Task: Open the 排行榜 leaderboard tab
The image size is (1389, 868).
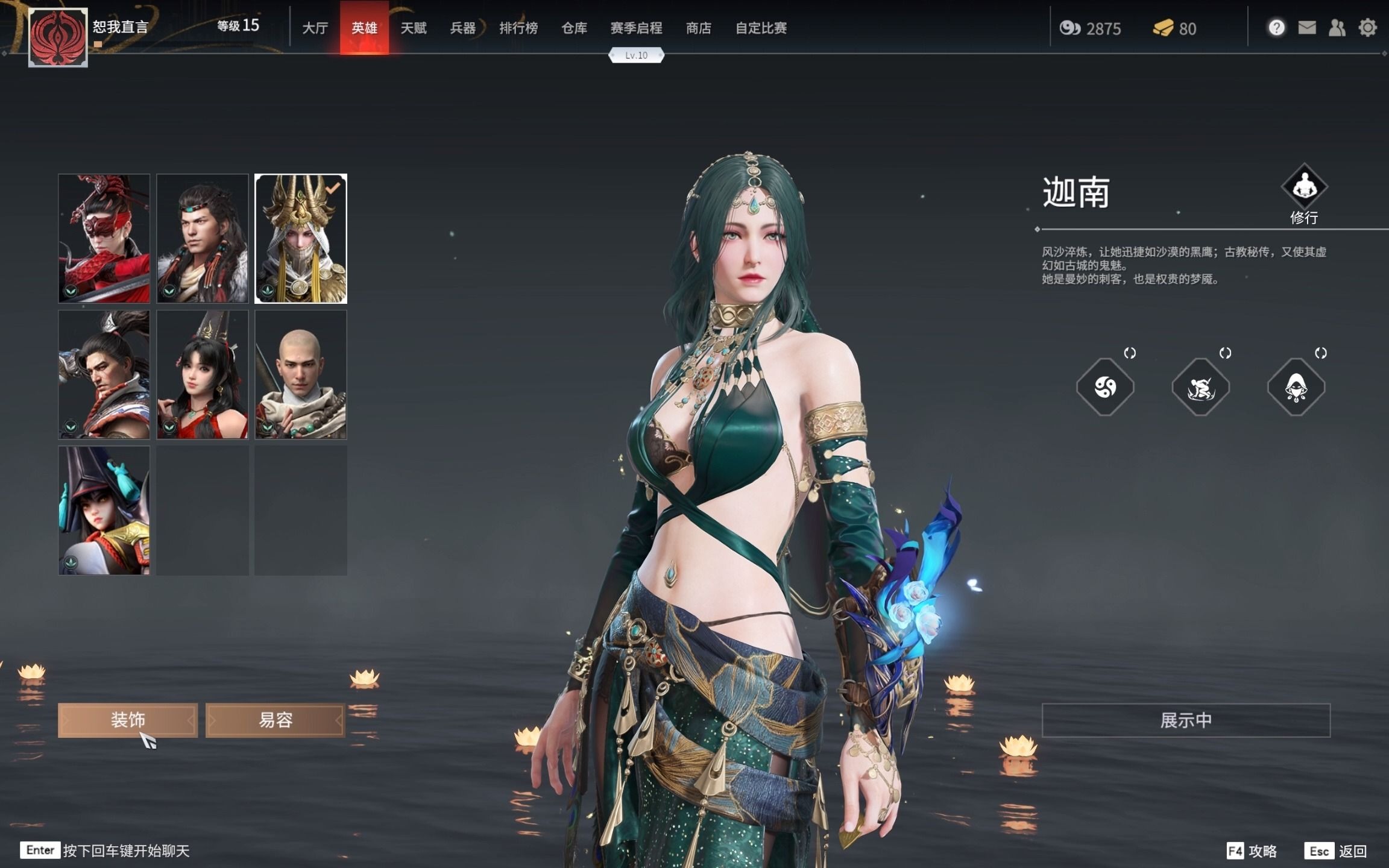Action: pyautogui.click(x=520, y=28)
